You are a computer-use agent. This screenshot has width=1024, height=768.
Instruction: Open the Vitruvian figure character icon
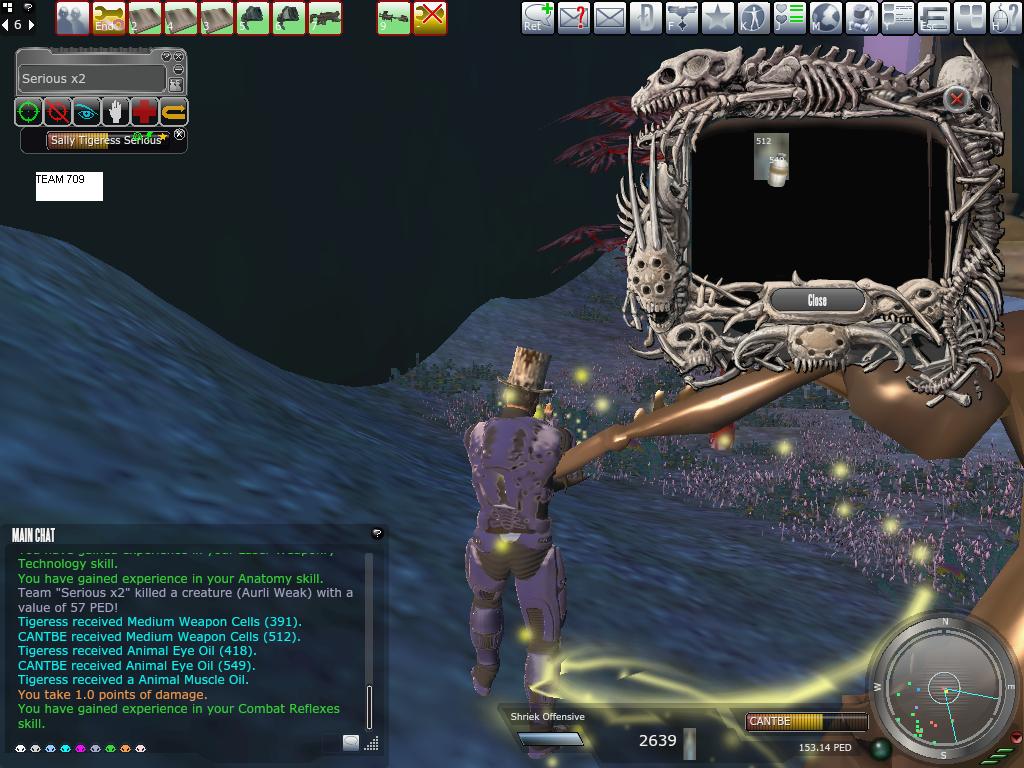pos(753,18)
